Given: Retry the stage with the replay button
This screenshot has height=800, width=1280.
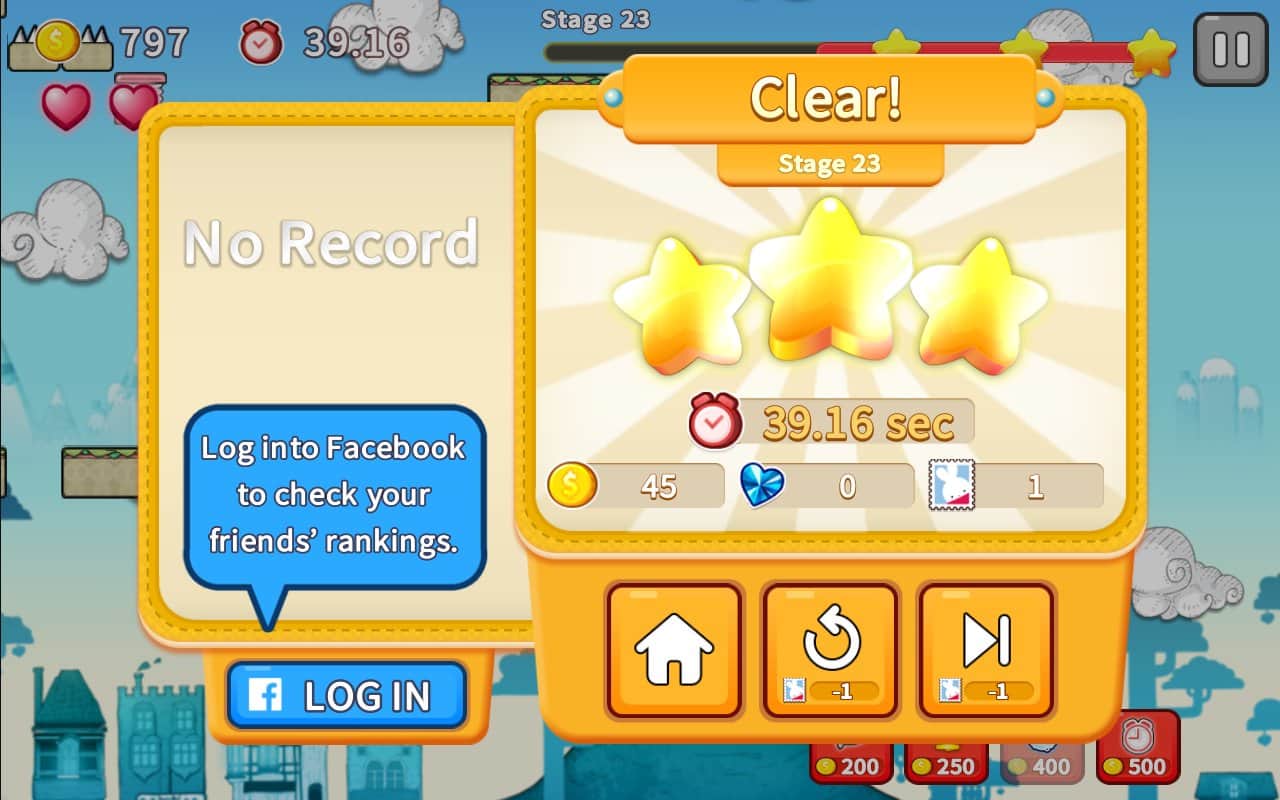Looking at the screenshot, I should click(831, 650).
